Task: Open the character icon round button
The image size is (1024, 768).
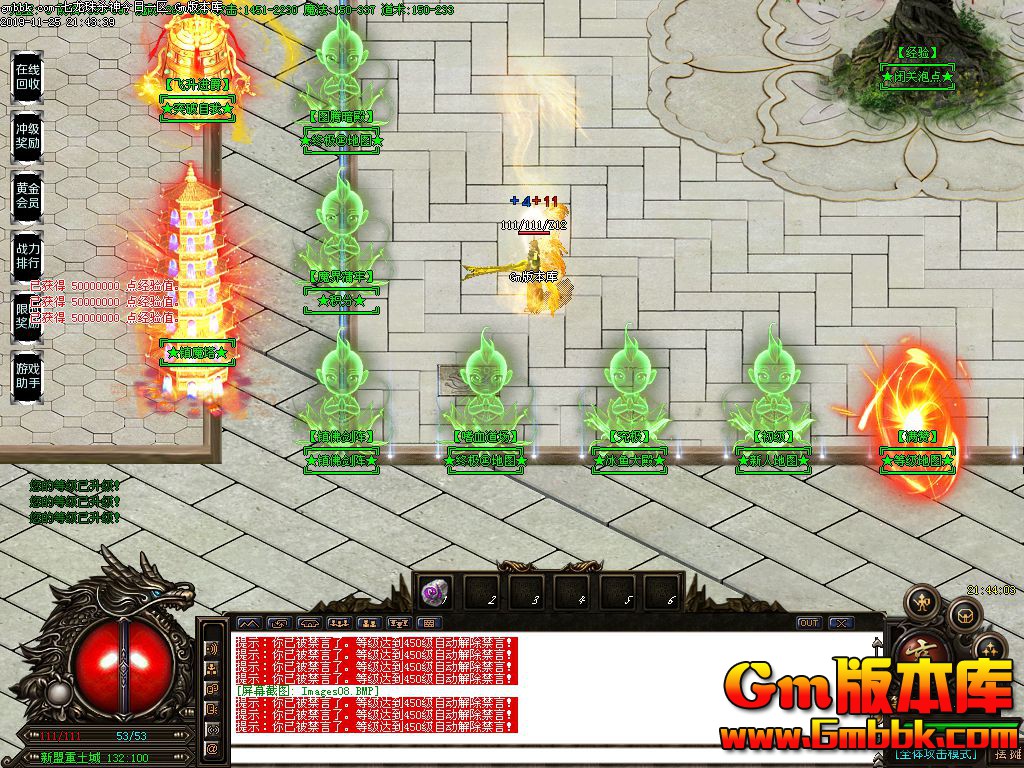Action: click(x=921, y=603)
